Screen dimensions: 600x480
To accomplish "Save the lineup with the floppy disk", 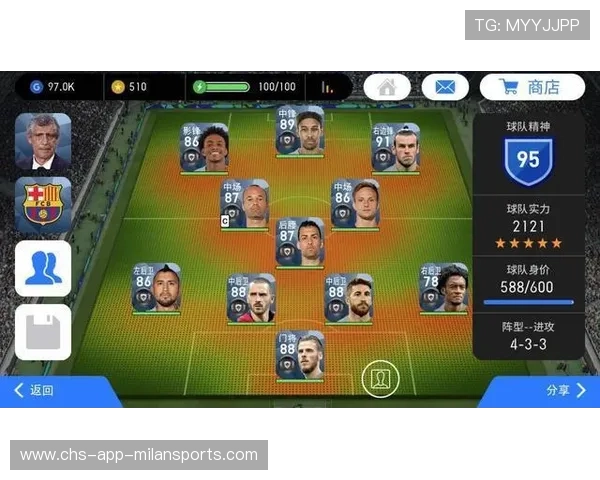I will tap(43, 331).
